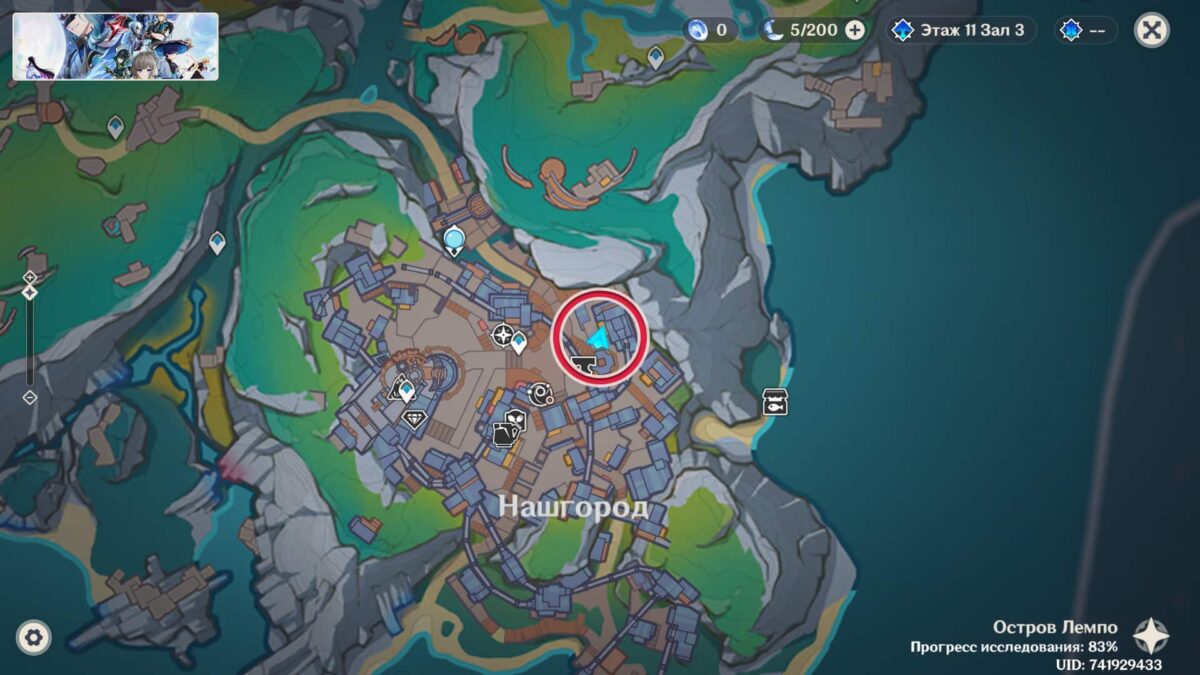Add more moon currency with the plus button
The width and height of the screenshot is (1200, 675).
pyautogui.click(x=855, y=30)
